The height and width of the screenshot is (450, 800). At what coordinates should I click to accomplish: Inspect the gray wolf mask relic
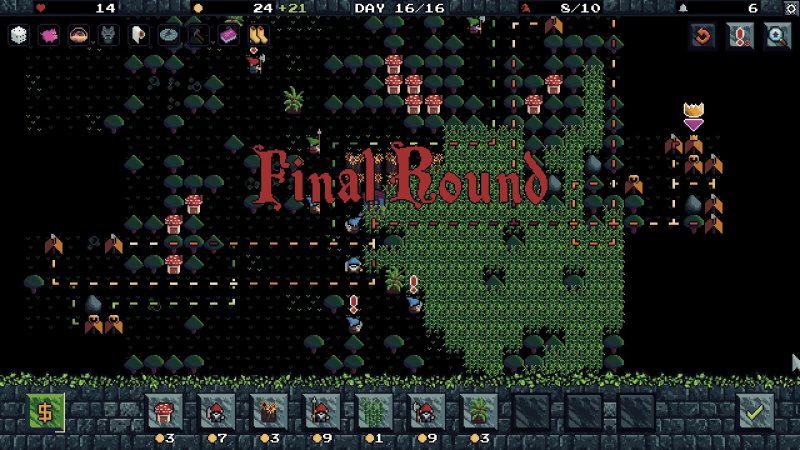click(108, 36)
